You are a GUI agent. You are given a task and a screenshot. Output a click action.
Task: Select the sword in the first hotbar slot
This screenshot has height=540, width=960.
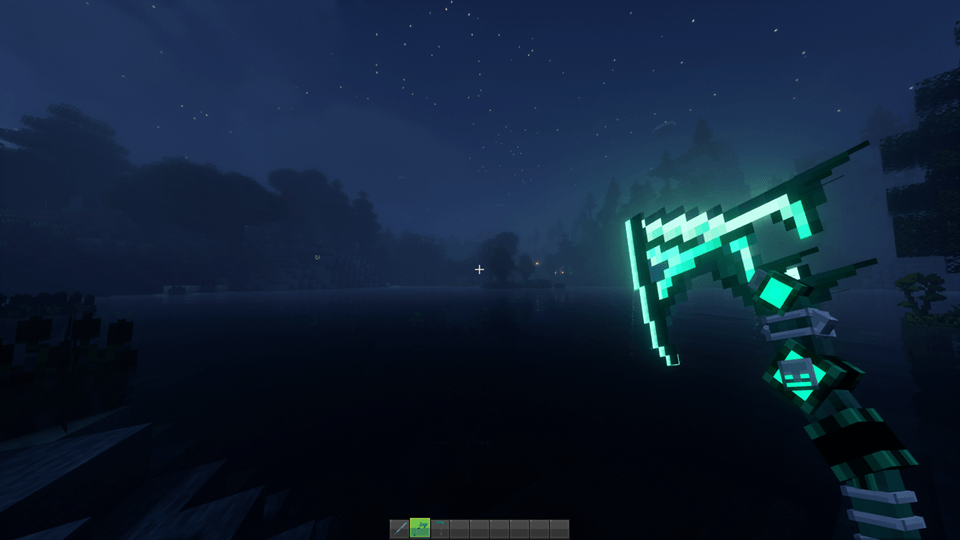tap(400, 529)
